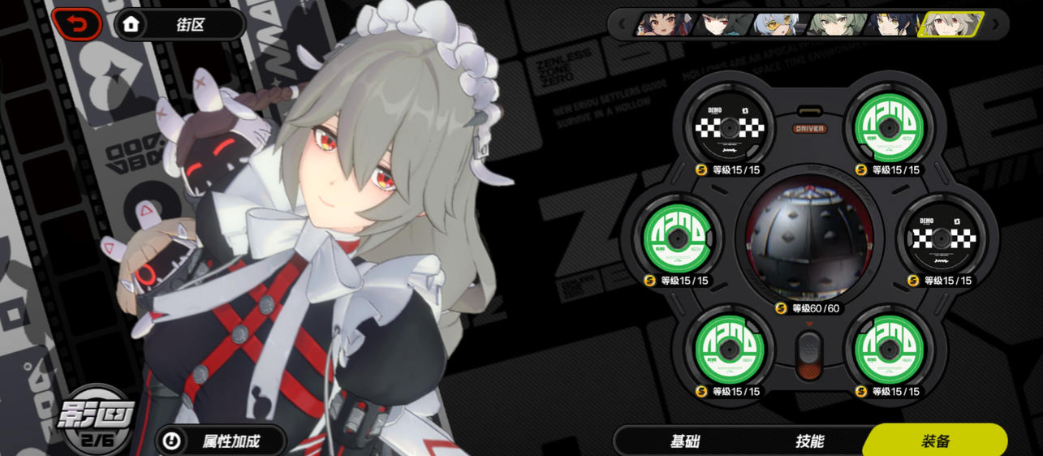Viewport: 1043px width, 456px height.
Task: Select the 装备 tab
Action: (x=935, y=440)
